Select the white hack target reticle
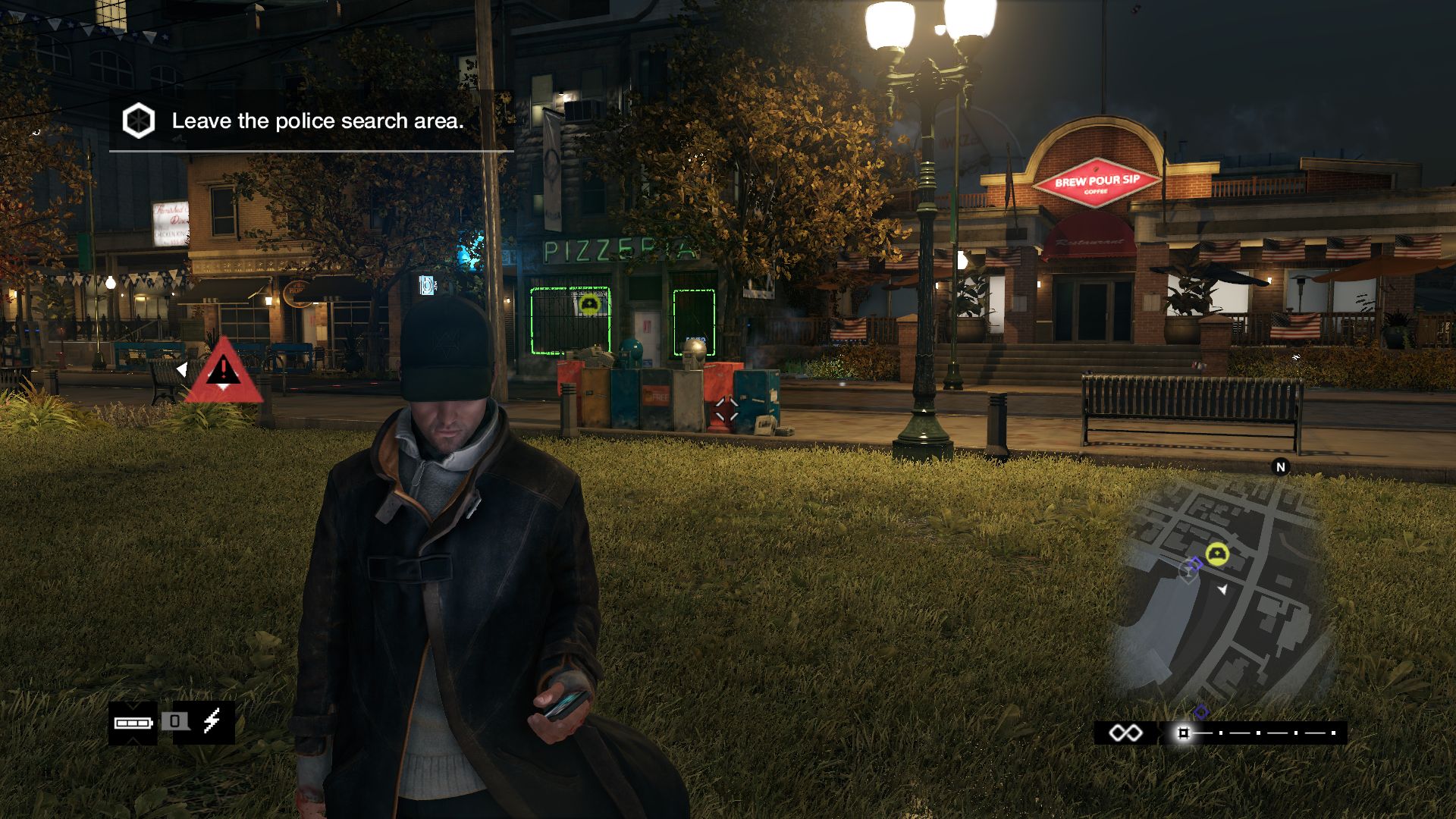Image resolution: width=1456 pixels, height=819 pixels. pos(726,410)
